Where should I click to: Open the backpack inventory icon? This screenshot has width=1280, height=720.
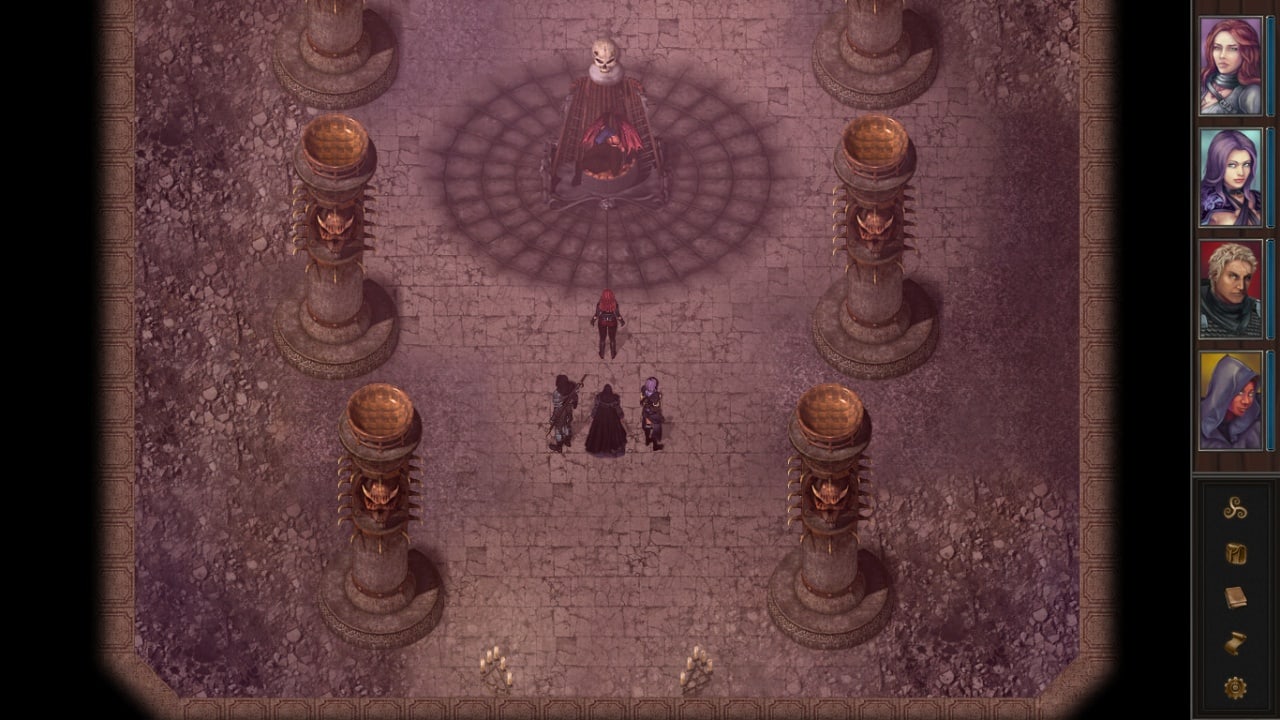(x=1235, y=553)
